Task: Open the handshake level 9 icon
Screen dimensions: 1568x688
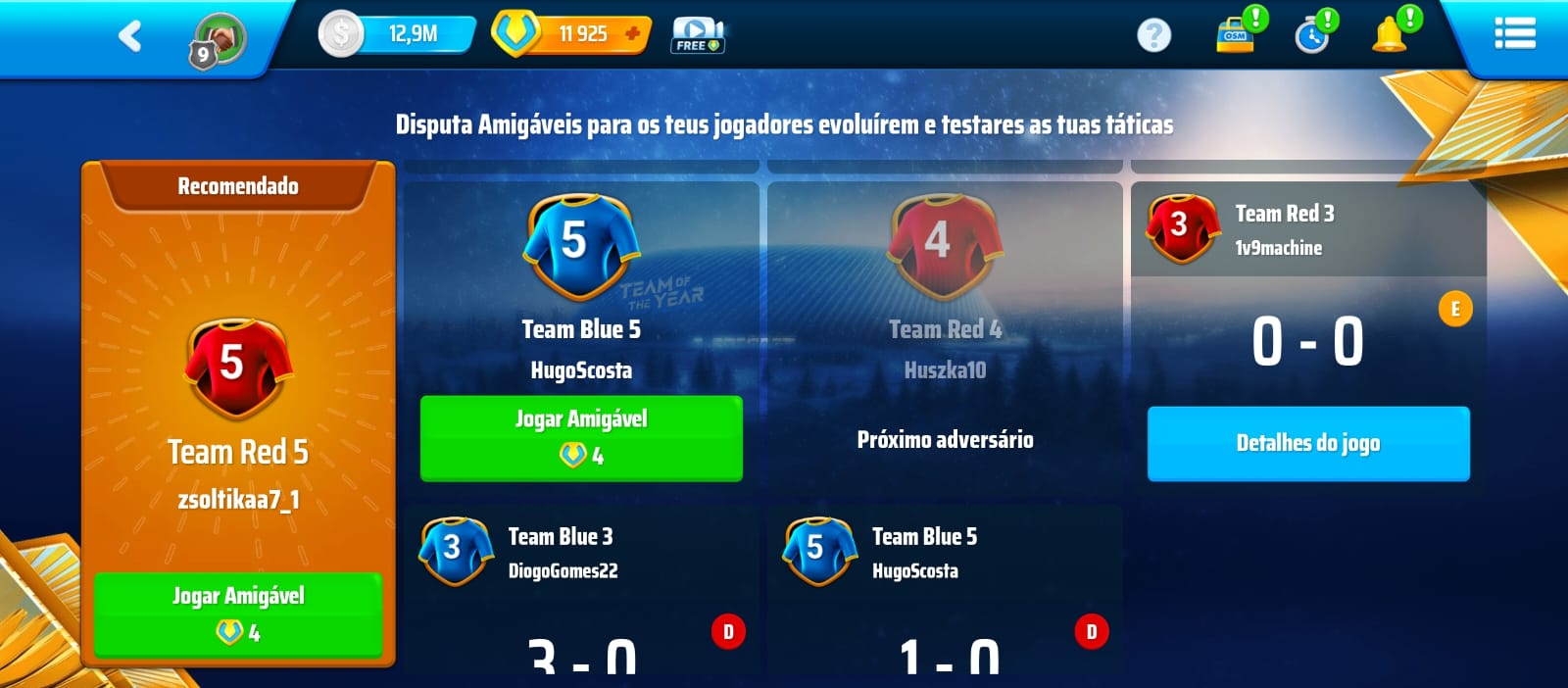Action: 217,40
